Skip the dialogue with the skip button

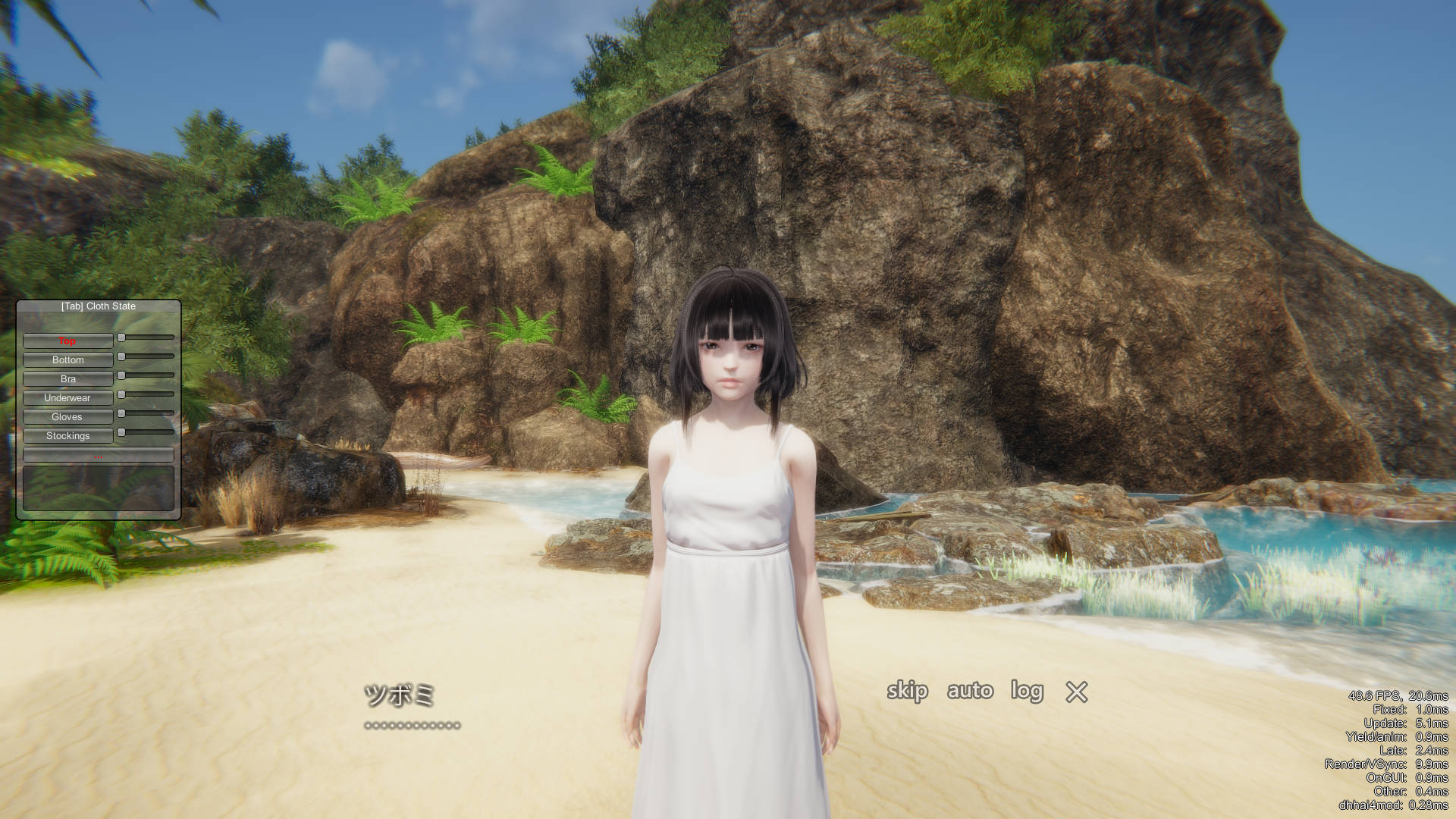coord(907,691)
